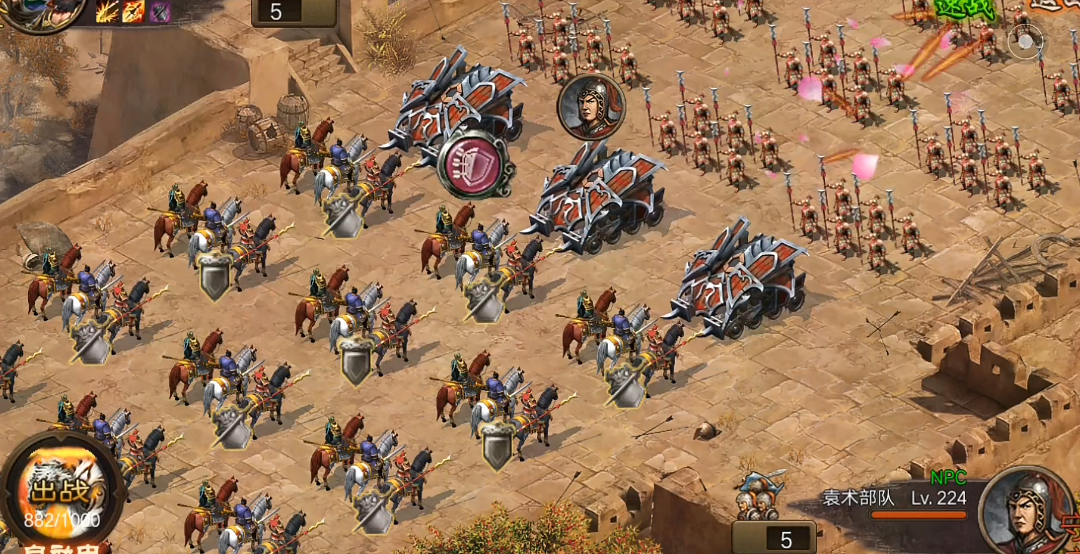The image size is (1080, 554).
Task: Open the player general portrait
Action: click(45, 12)
